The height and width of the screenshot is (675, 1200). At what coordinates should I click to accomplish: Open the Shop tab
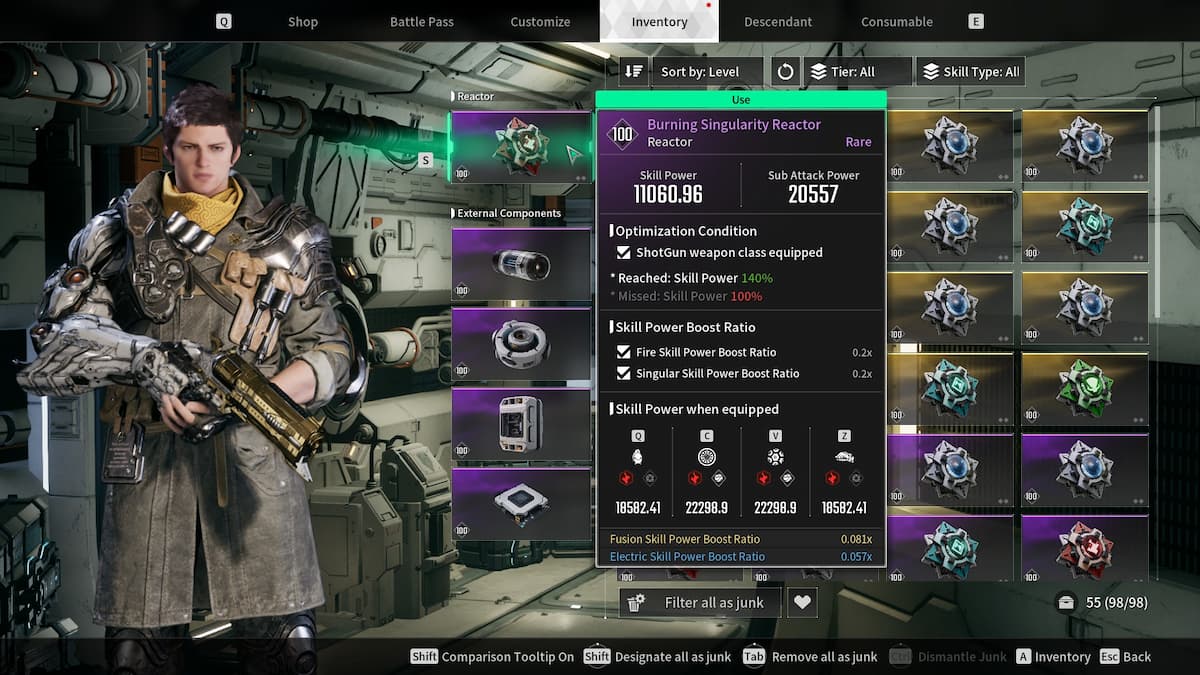(x=302, y=22)
